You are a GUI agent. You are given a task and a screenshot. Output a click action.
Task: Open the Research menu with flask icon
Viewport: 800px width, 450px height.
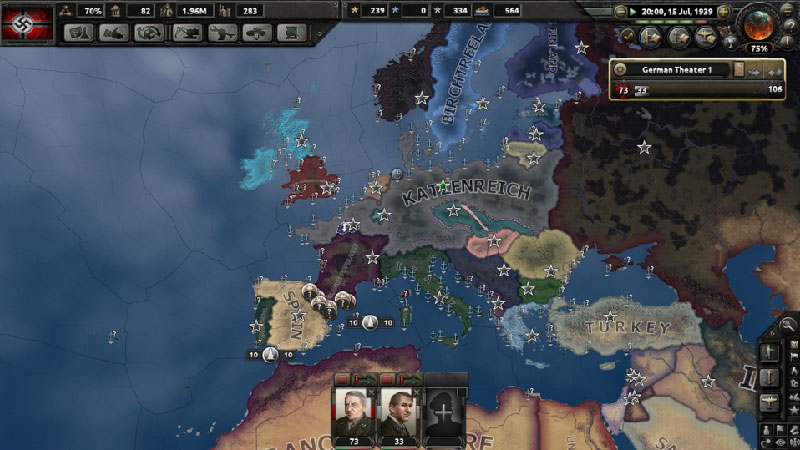(79, 32)
